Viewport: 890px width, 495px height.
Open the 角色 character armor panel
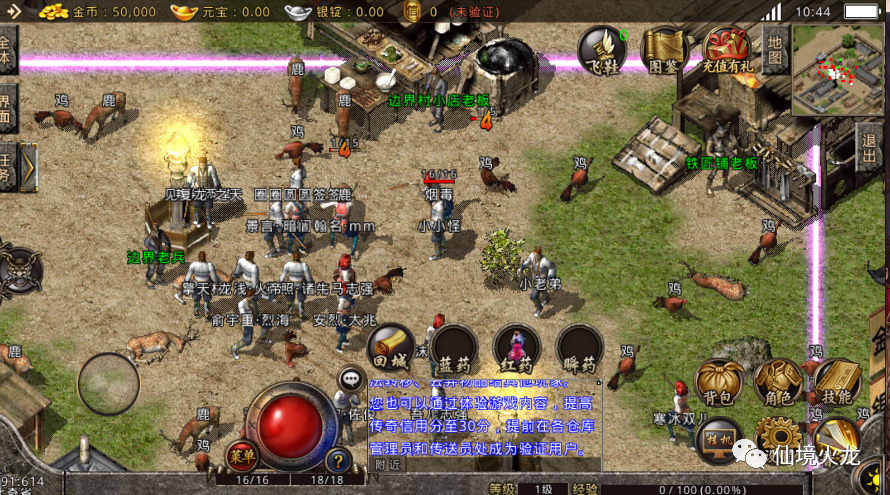pyautogui.click(x=778, y=383)
